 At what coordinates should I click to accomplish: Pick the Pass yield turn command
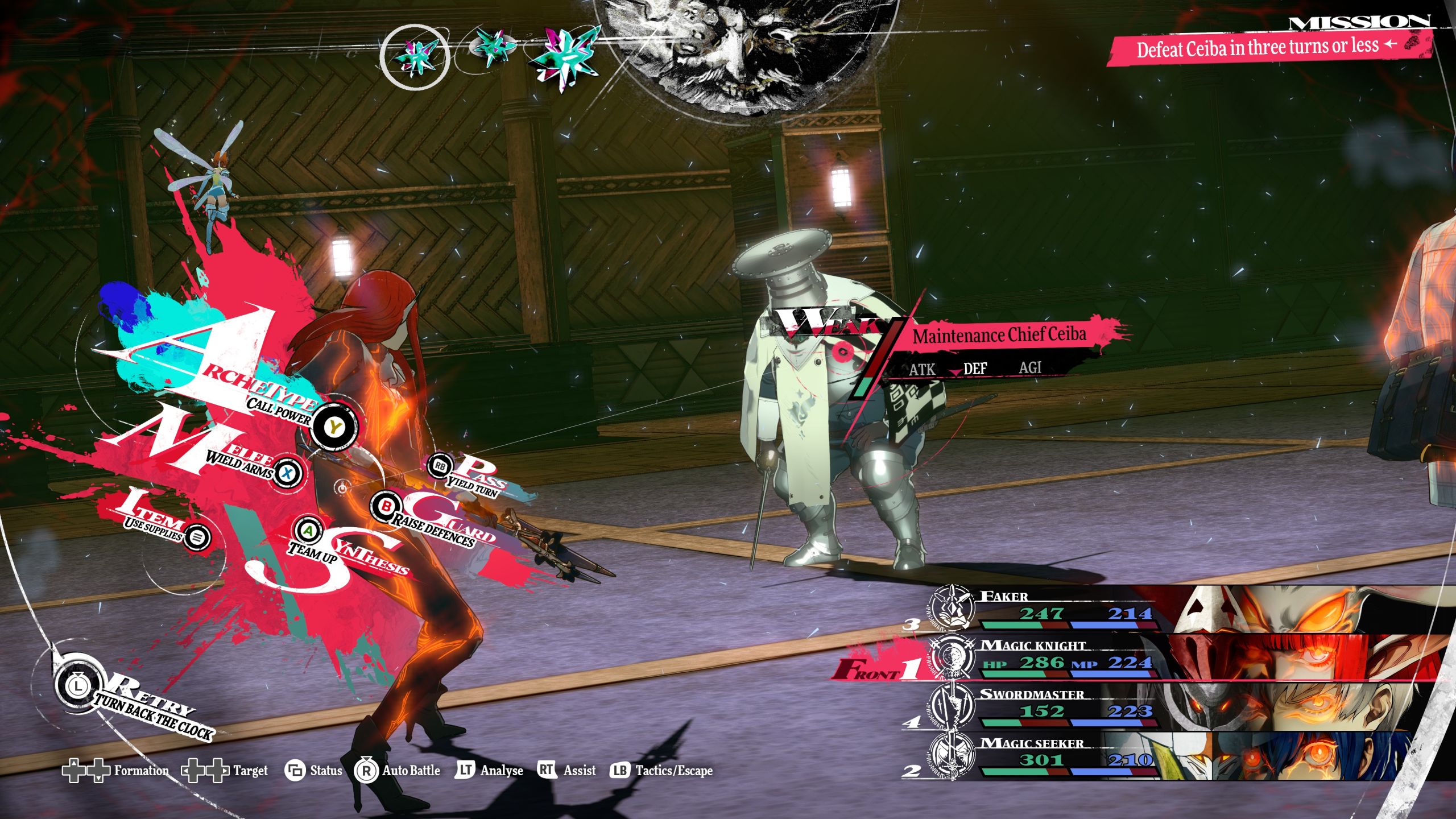(x=441, y=466)
